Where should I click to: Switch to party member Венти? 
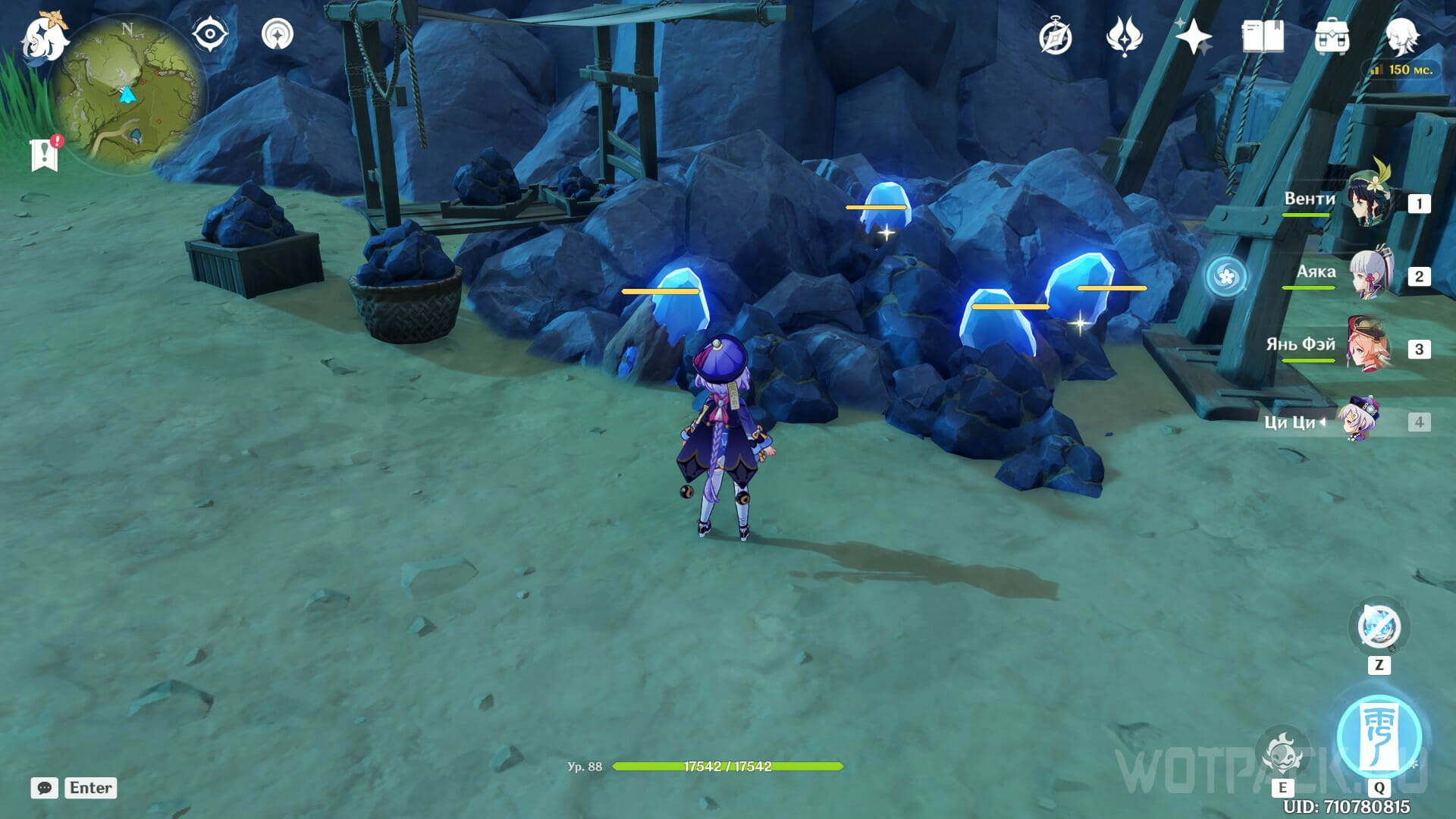point(1370,202)
